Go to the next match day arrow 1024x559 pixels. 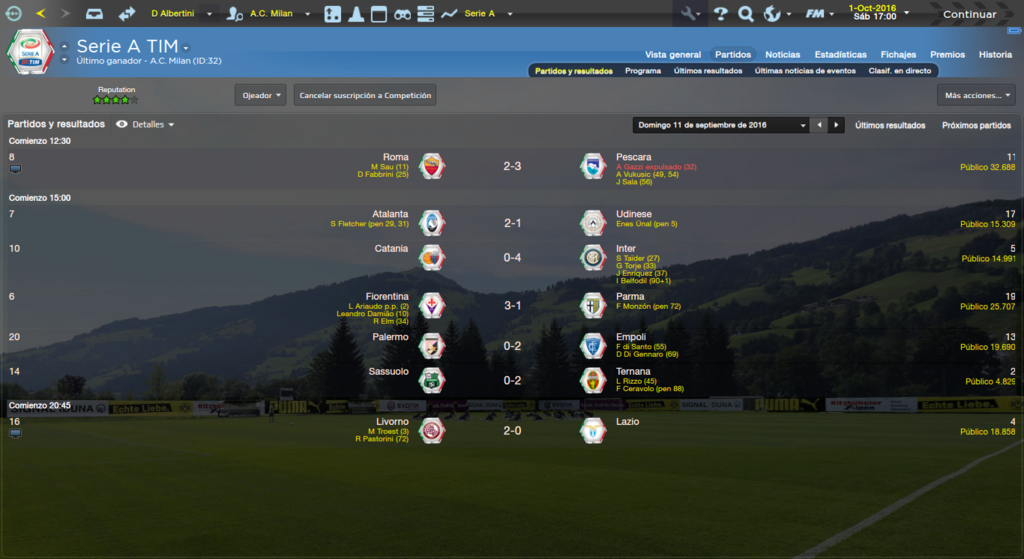tap(836, 125)
